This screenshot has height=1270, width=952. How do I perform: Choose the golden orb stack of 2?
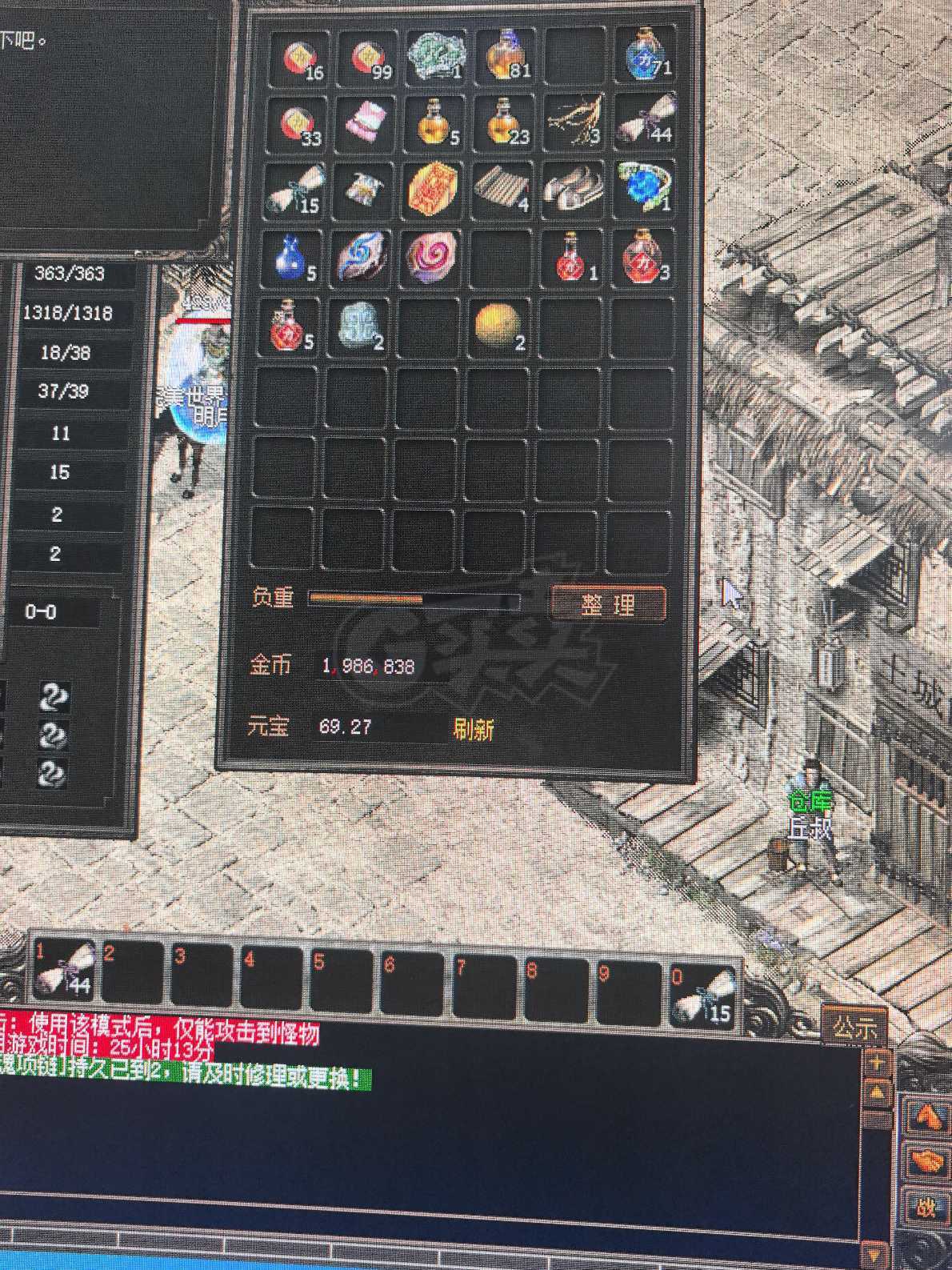pos(498,327)
